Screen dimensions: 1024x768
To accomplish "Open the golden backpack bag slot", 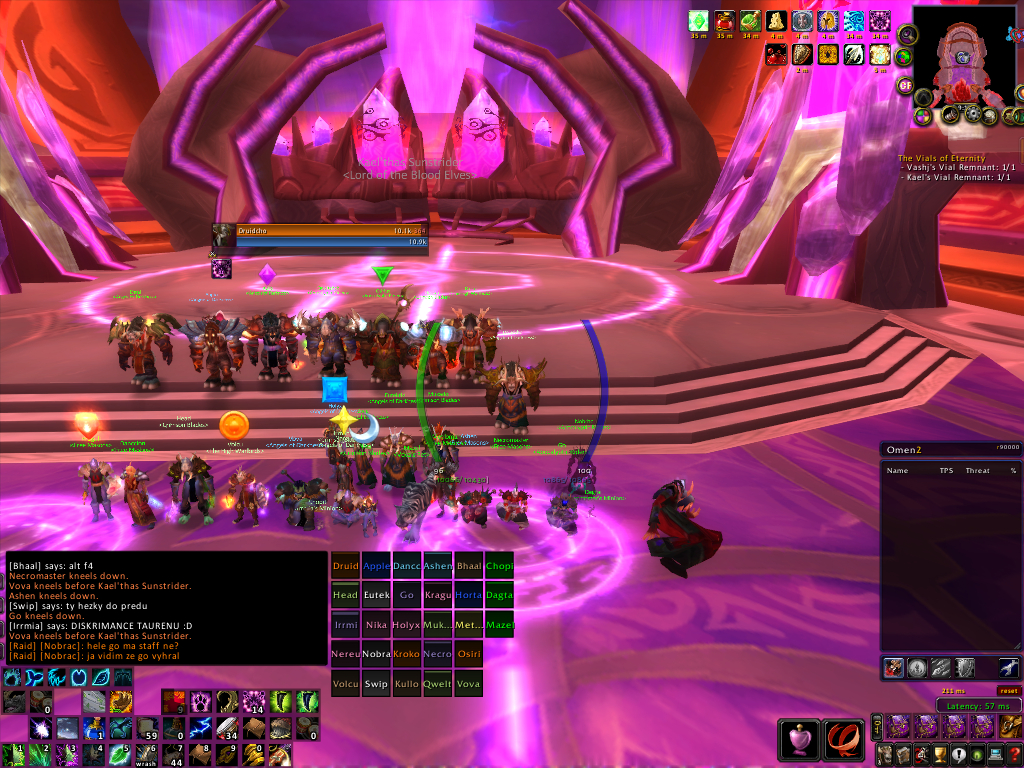I will tap(1011, 726).
